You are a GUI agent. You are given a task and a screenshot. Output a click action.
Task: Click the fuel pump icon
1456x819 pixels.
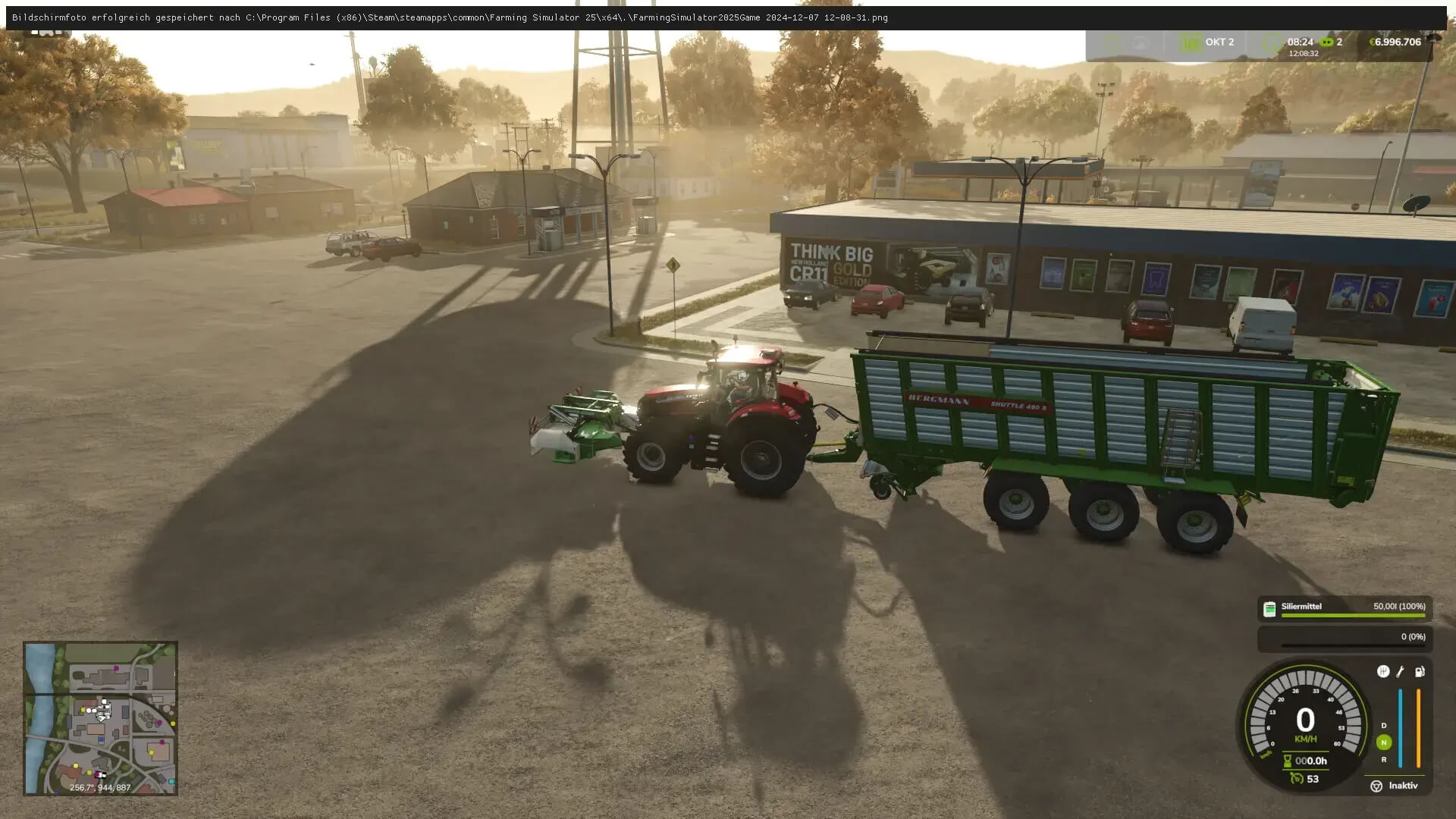[x=1419, y=673]
